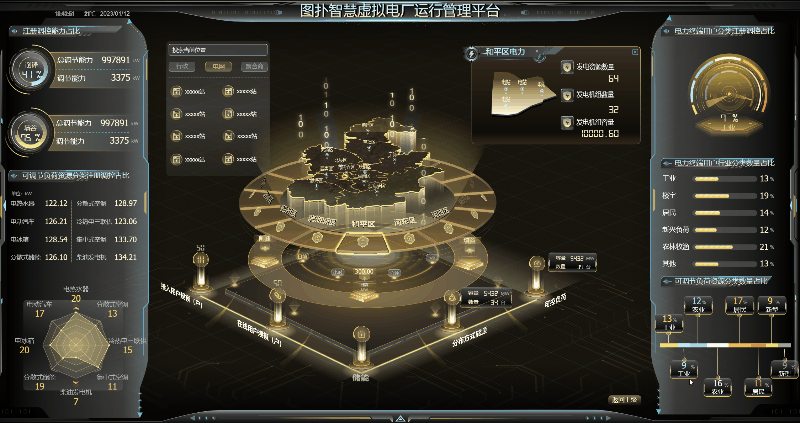
Task: Click the station search input field
Action: tap(218, 49)
